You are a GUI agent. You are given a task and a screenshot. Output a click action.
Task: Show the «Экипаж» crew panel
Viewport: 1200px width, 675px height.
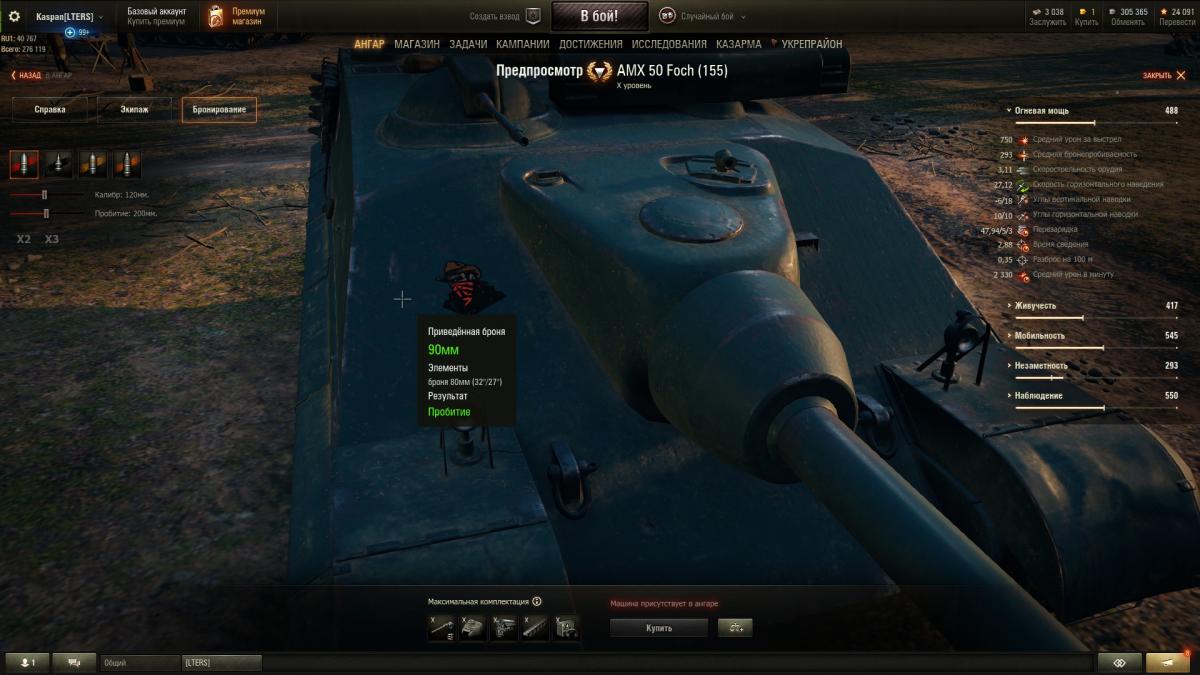pos(134,110)
